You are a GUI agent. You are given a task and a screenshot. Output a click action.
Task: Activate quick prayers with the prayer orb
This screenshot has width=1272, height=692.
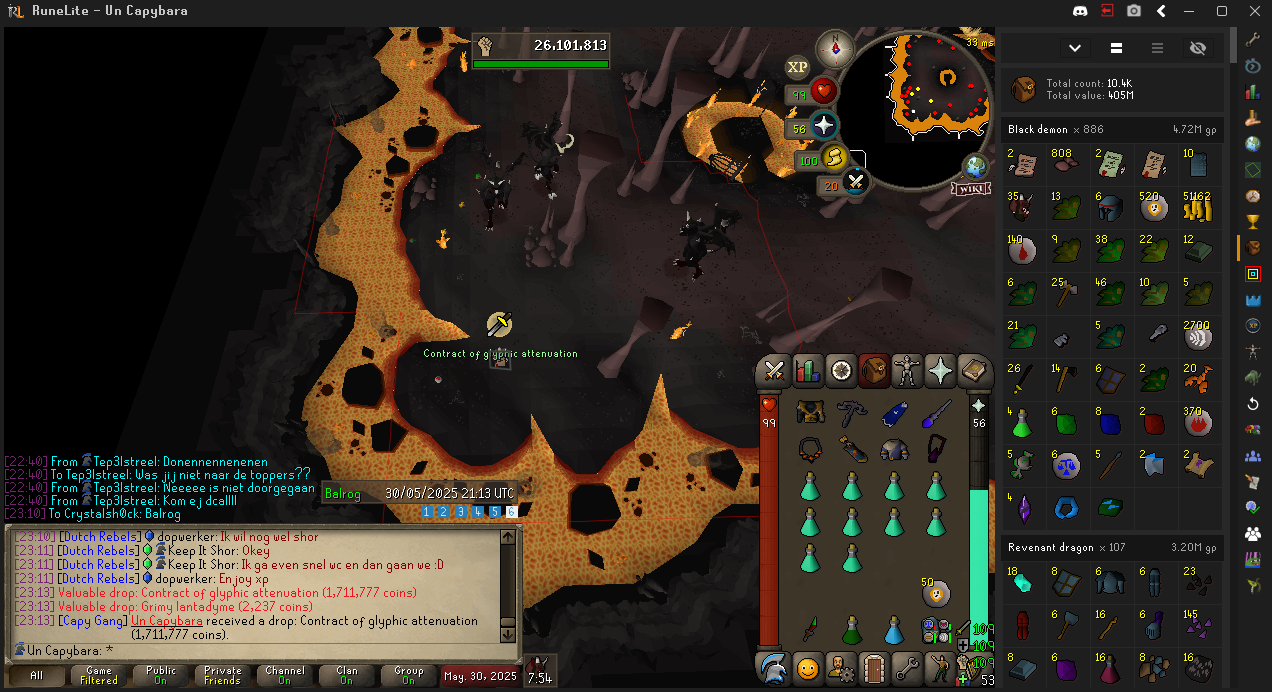point(823,126)
